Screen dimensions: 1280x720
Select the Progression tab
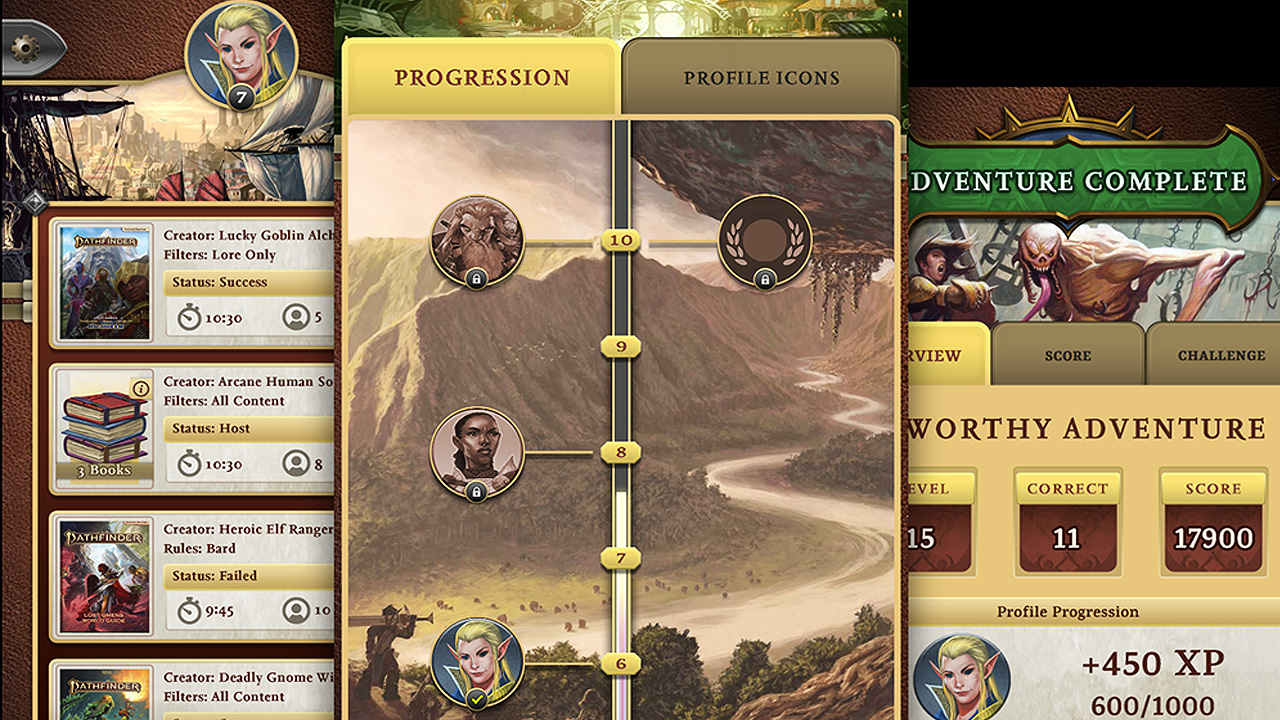481,75
